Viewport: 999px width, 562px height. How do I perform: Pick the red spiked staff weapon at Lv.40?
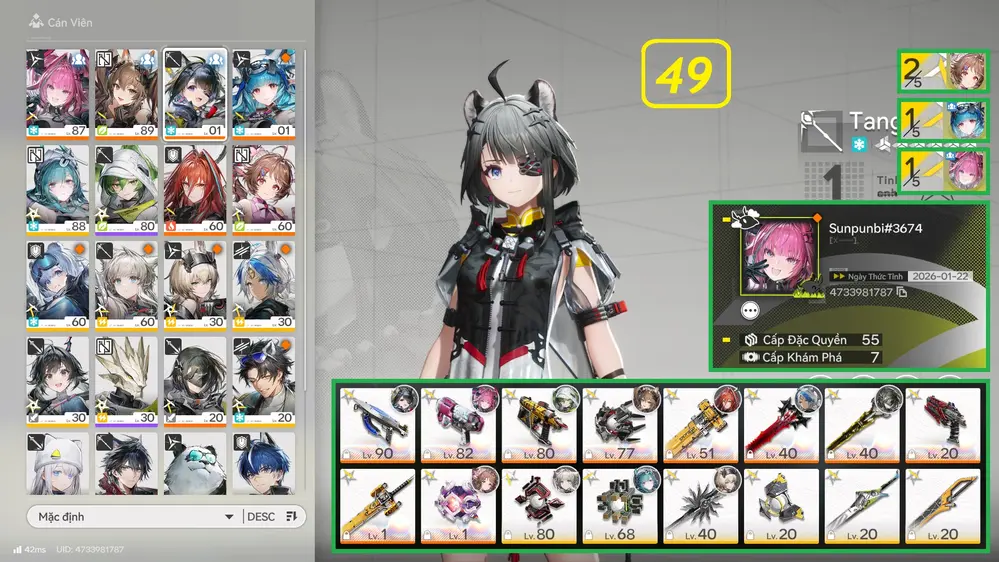tap(781, 424)
